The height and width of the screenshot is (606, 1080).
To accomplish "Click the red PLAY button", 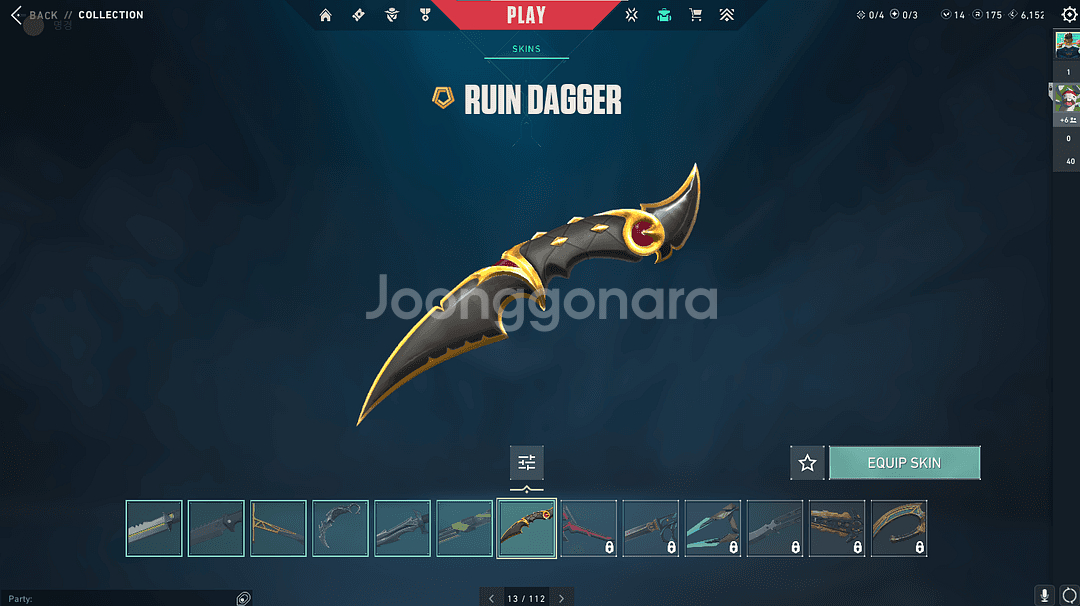I will click(526, 15).
